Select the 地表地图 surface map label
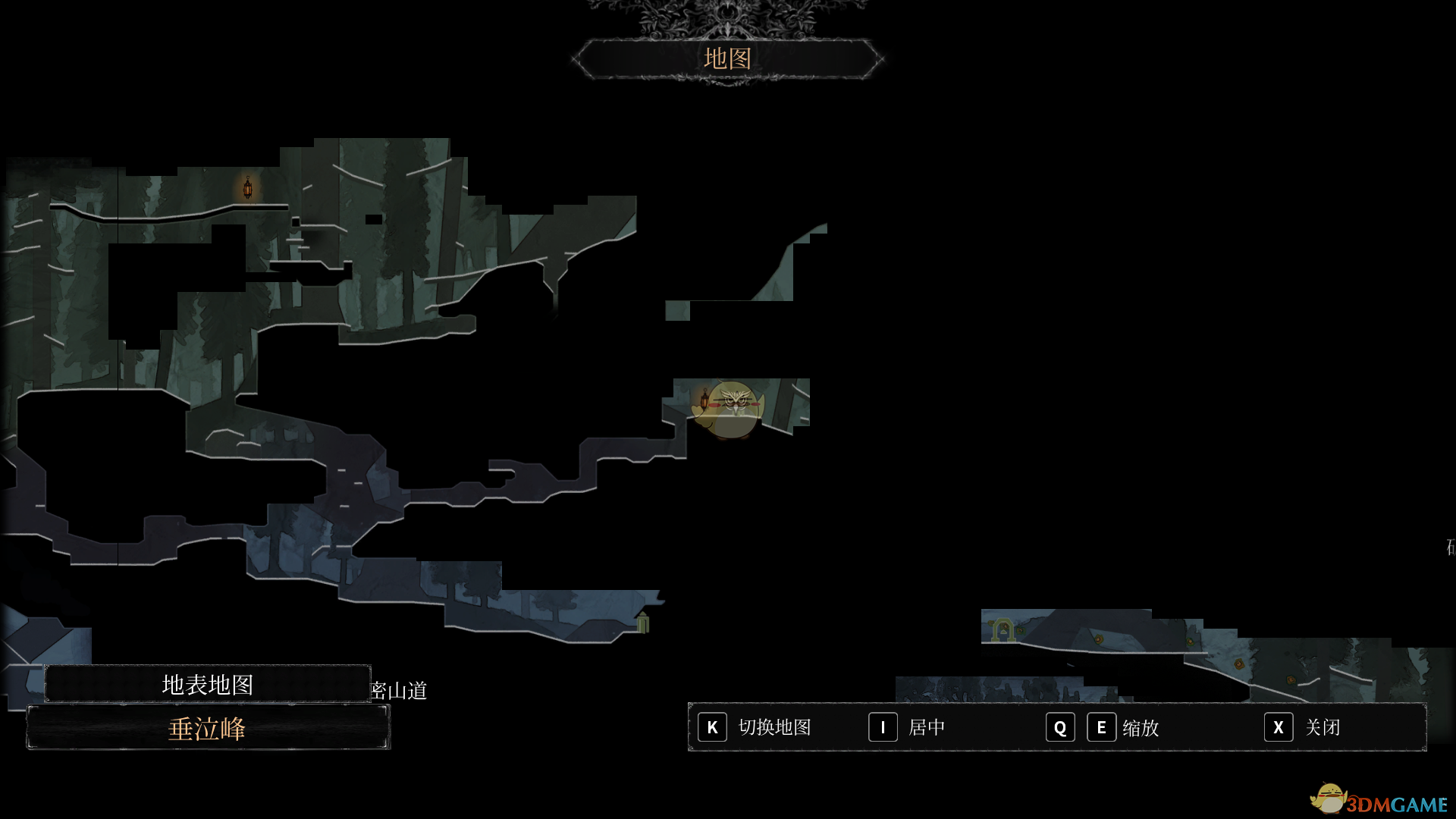Viewport: 1456px width, 819px height. [208, 685]
